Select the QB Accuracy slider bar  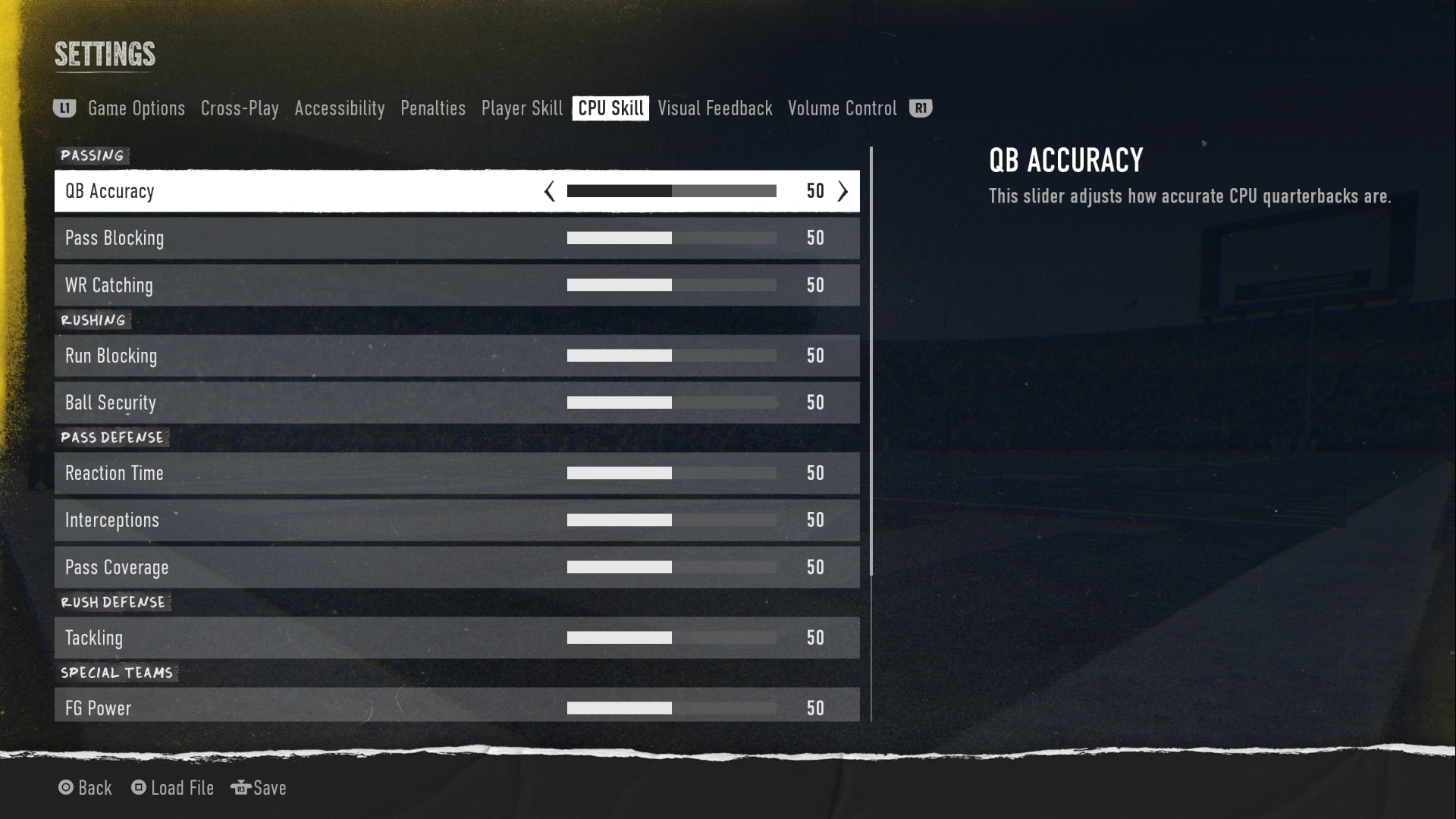coord(670,191)
